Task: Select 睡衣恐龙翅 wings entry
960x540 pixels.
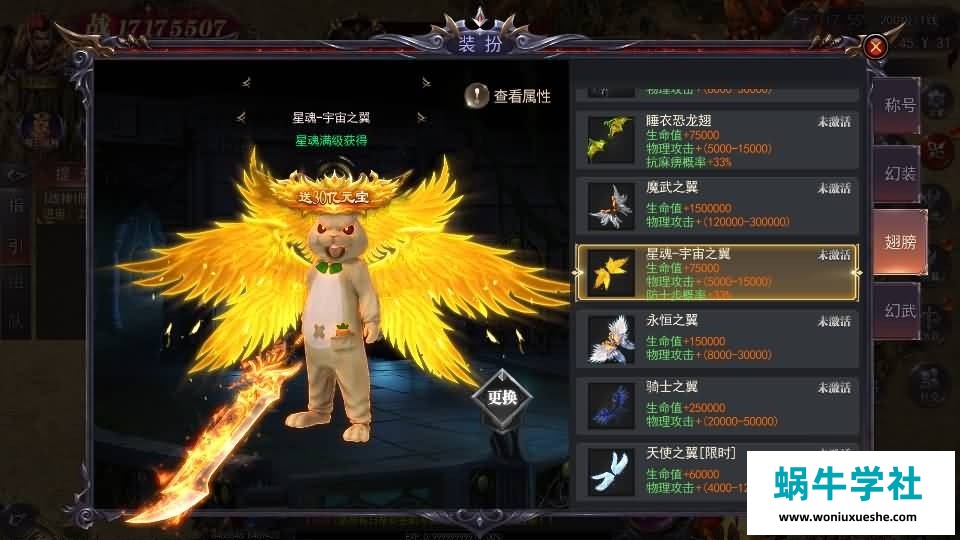Action: coord(717,140)
